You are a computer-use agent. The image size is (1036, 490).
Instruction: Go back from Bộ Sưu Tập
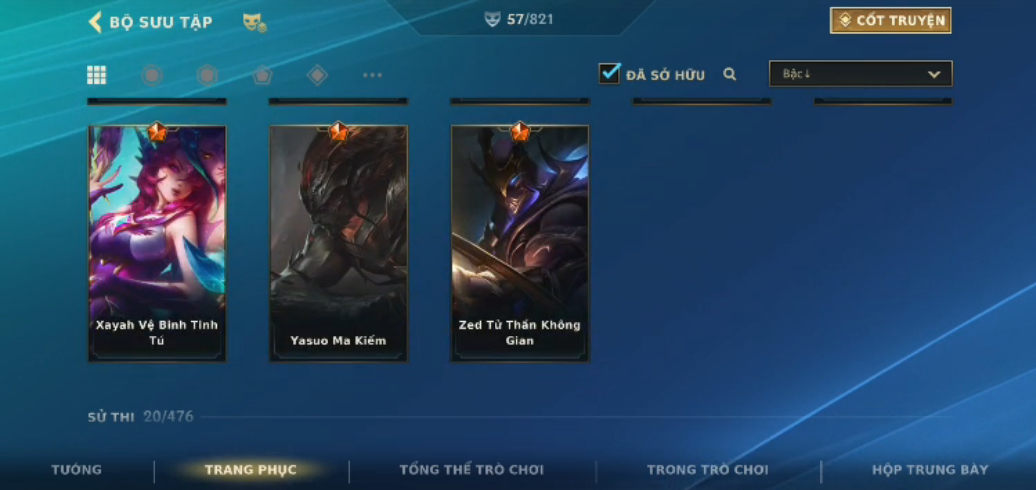(x=96, y=22)
